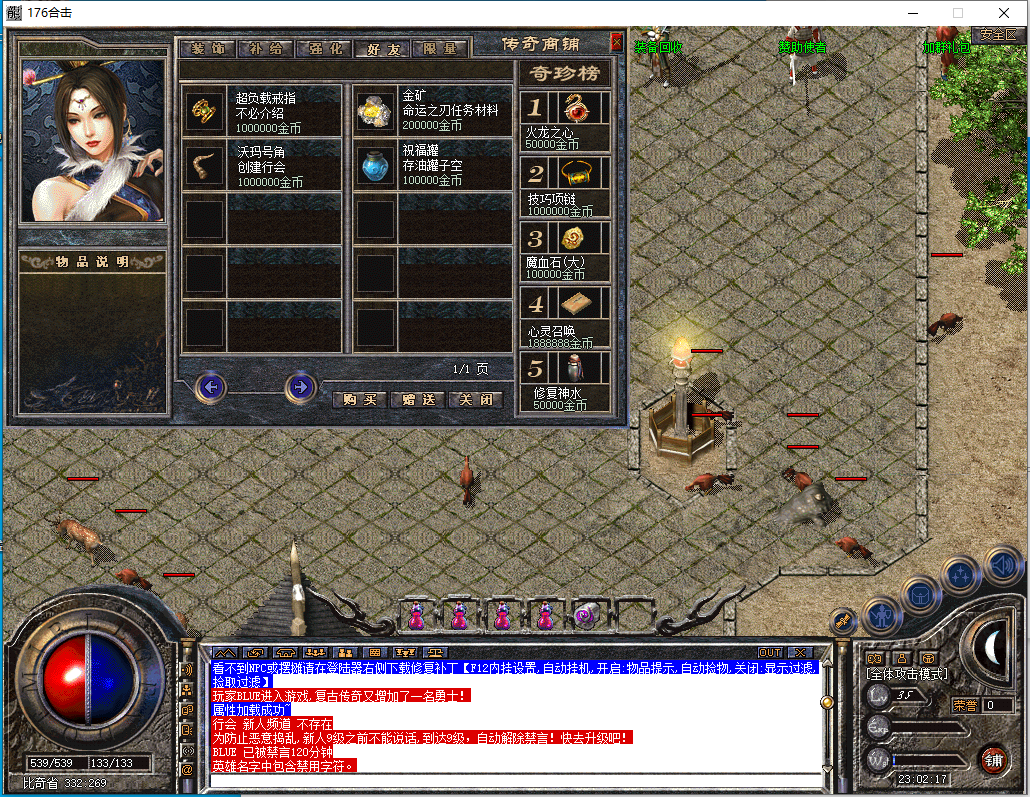Close the shop with the red X

pyautogui.click(x=616, y=42)
